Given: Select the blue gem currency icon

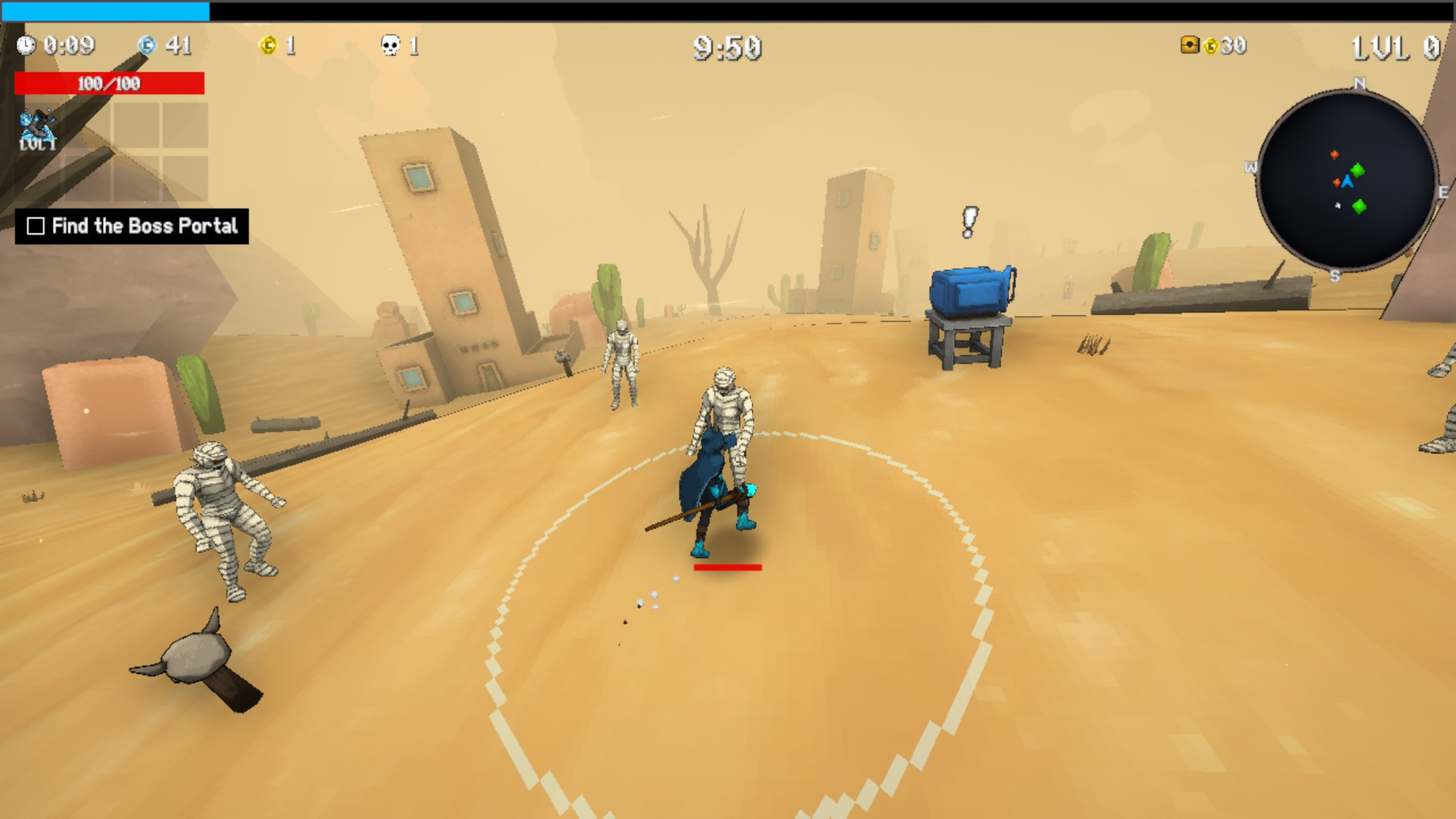Looking at the screenshot, I should (146, 44).
